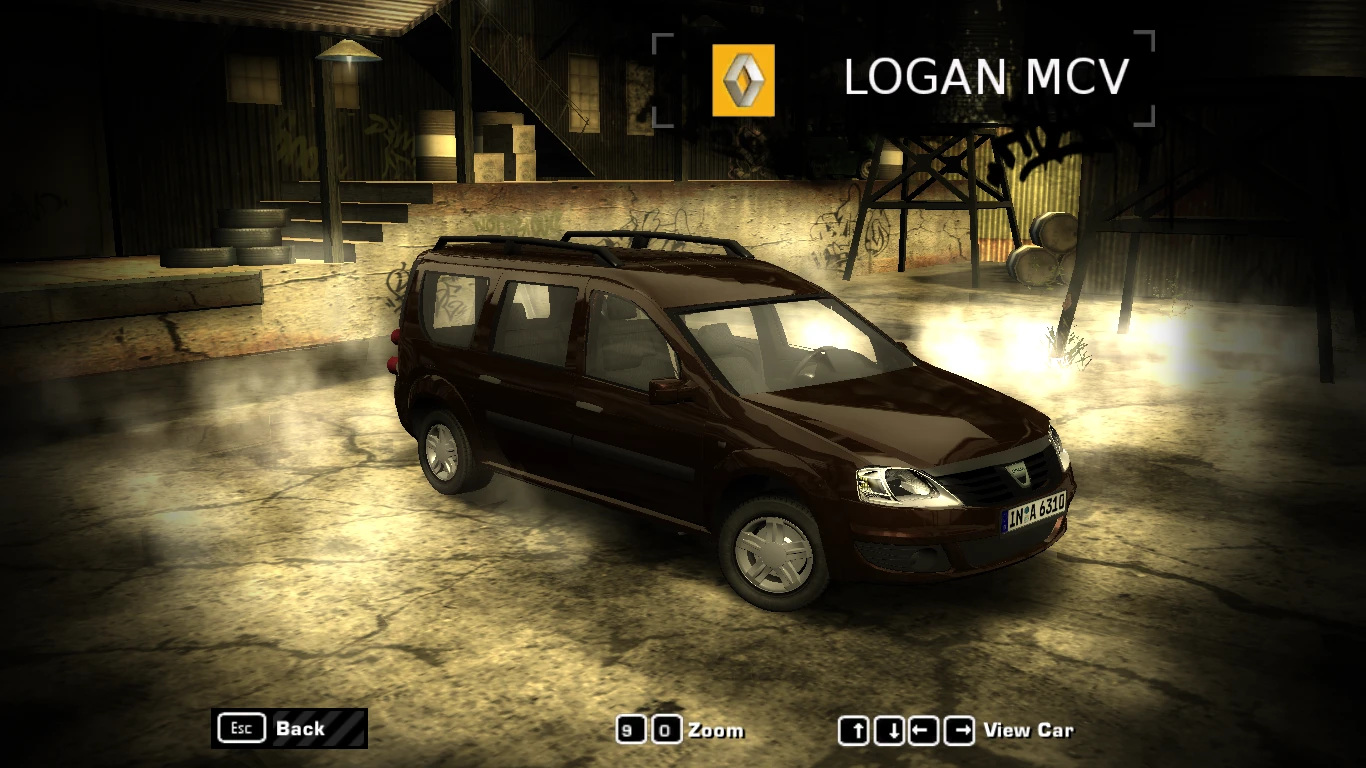Toggle the hatched Back bar highlight
This screenshot has height=768, width=1366.
(x=320, y=726)
